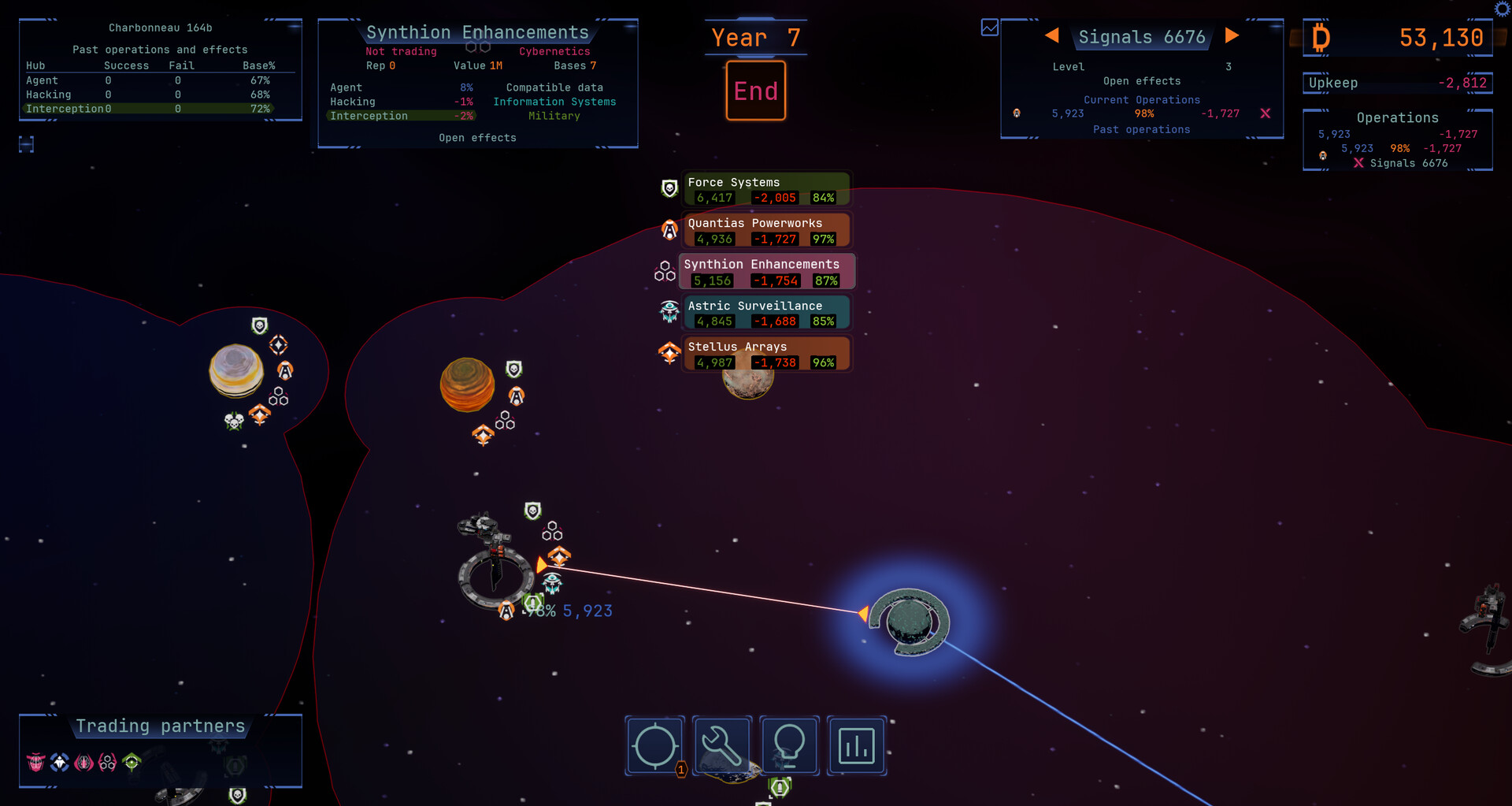The width and height of the screenshot is (1512, 806).
Task: Click the chart icon beside the Signals panel
Action: click(x=988, y=26)
